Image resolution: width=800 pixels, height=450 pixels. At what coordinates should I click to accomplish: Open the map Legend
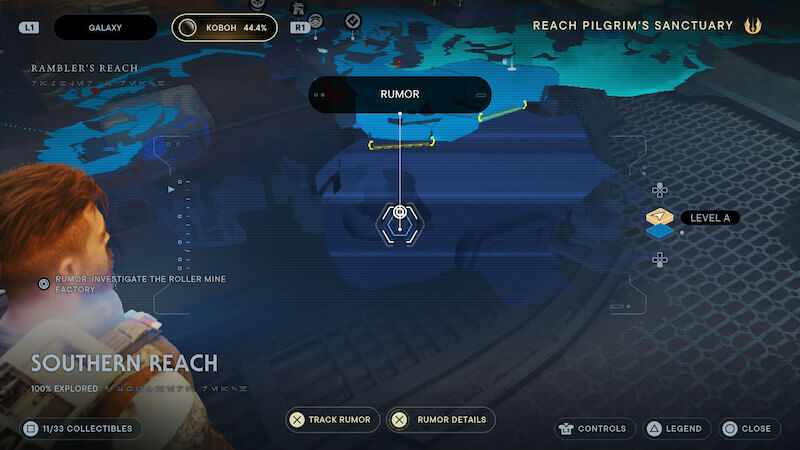(x=673, y=428)
